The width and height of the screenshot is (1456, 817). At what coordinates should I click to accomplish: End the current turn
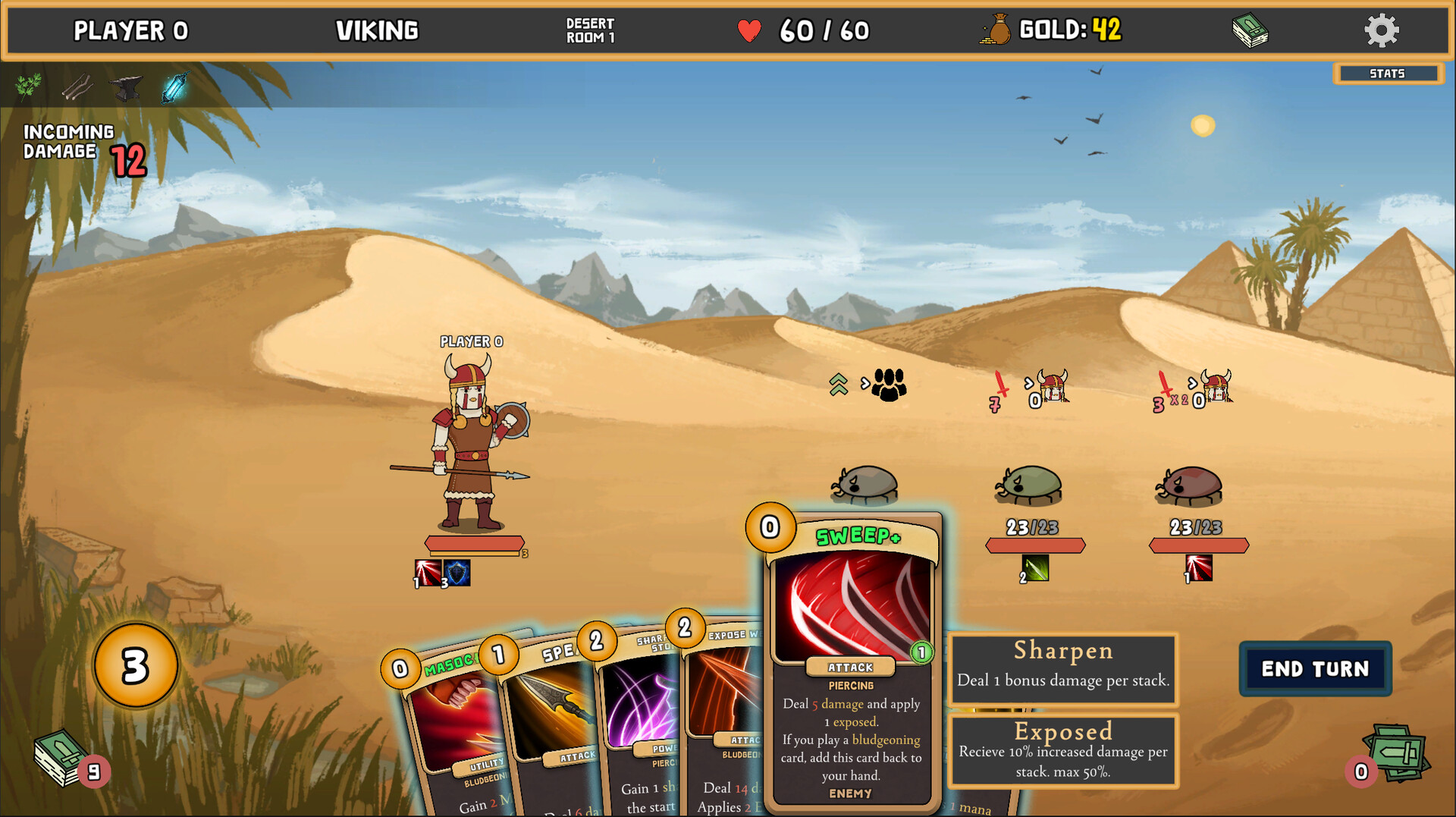[x=1315, y=668]
